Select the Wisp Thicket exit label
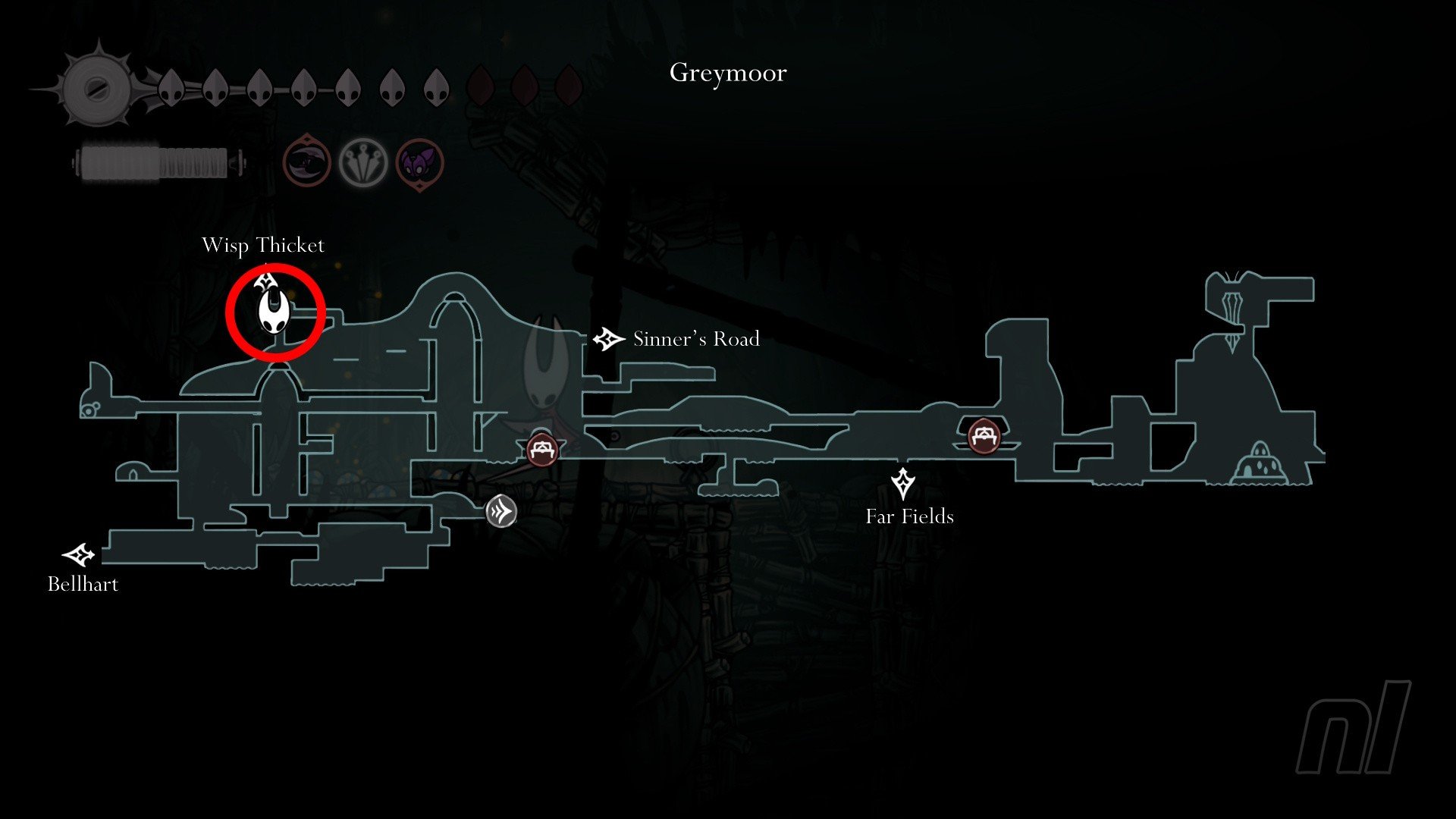This screenshot has width=1456, height=819. click(262, 246)
